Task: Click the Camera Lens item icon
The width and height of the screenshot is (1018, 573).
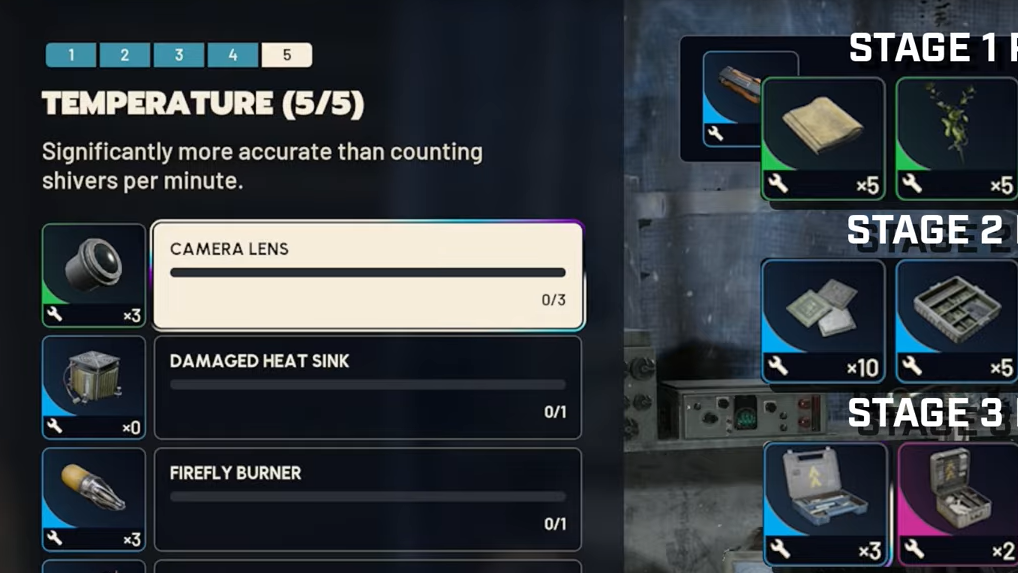Action: (94, 276)
